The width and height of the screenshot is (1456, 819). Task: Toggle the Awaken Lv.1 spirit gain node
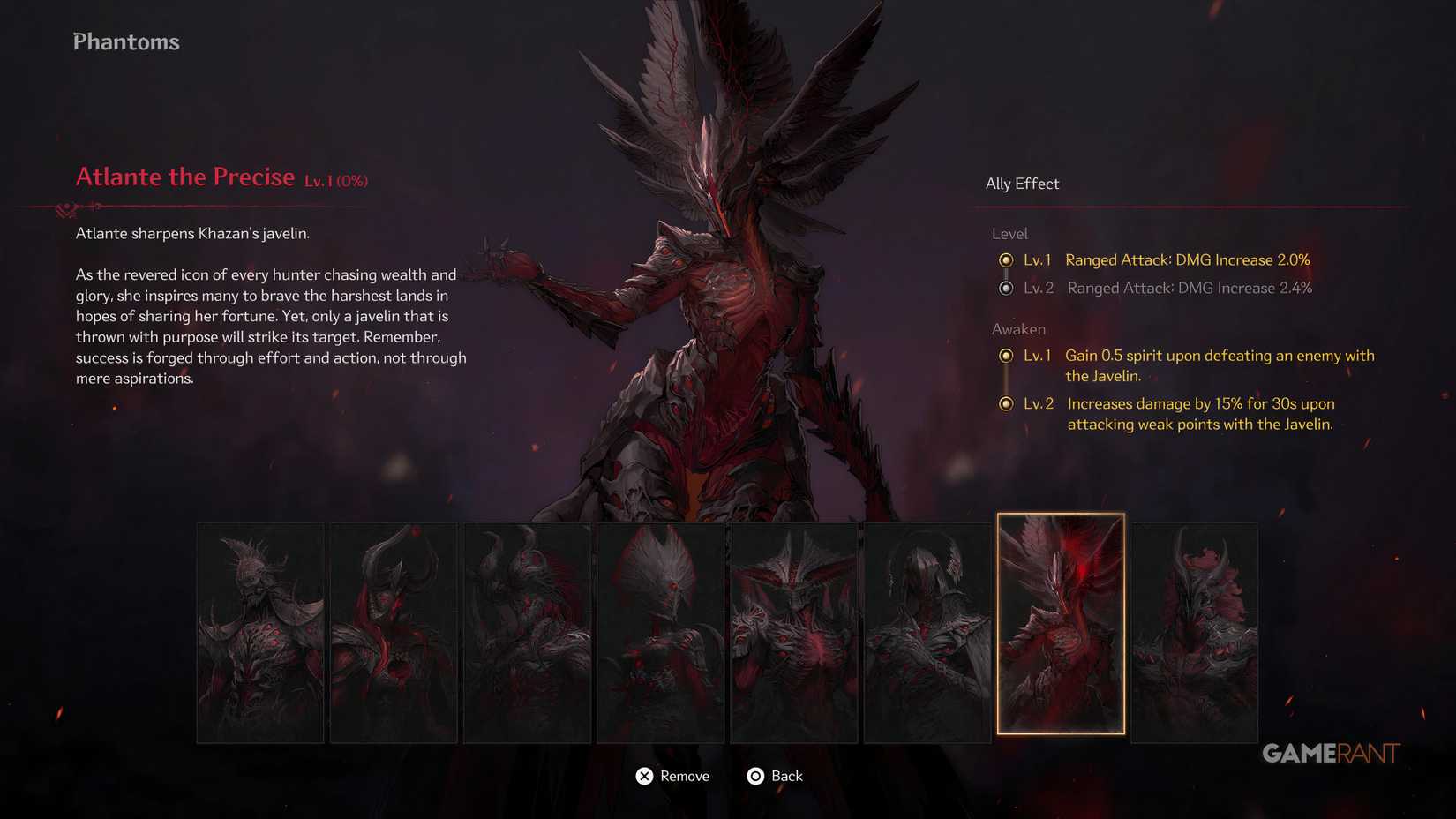click(x=1007, y=356)
